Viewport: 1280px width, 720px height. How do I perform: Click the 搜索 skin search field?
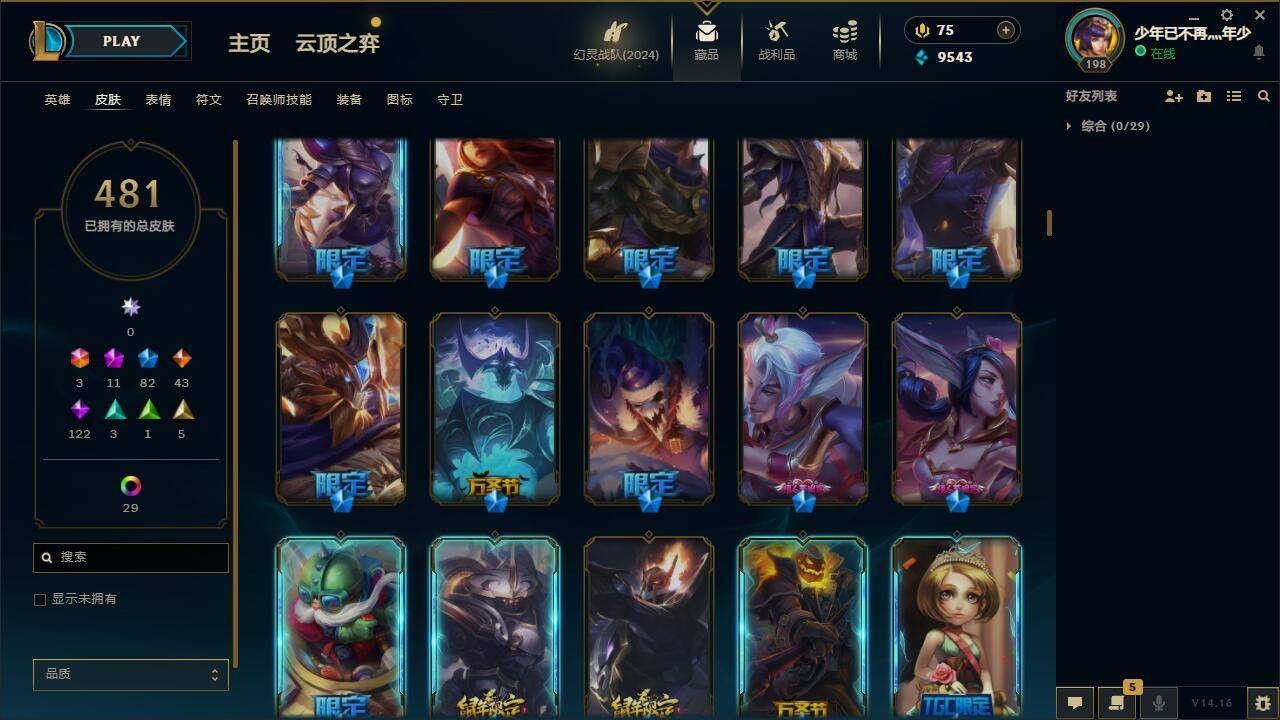[x=130, y=557]
